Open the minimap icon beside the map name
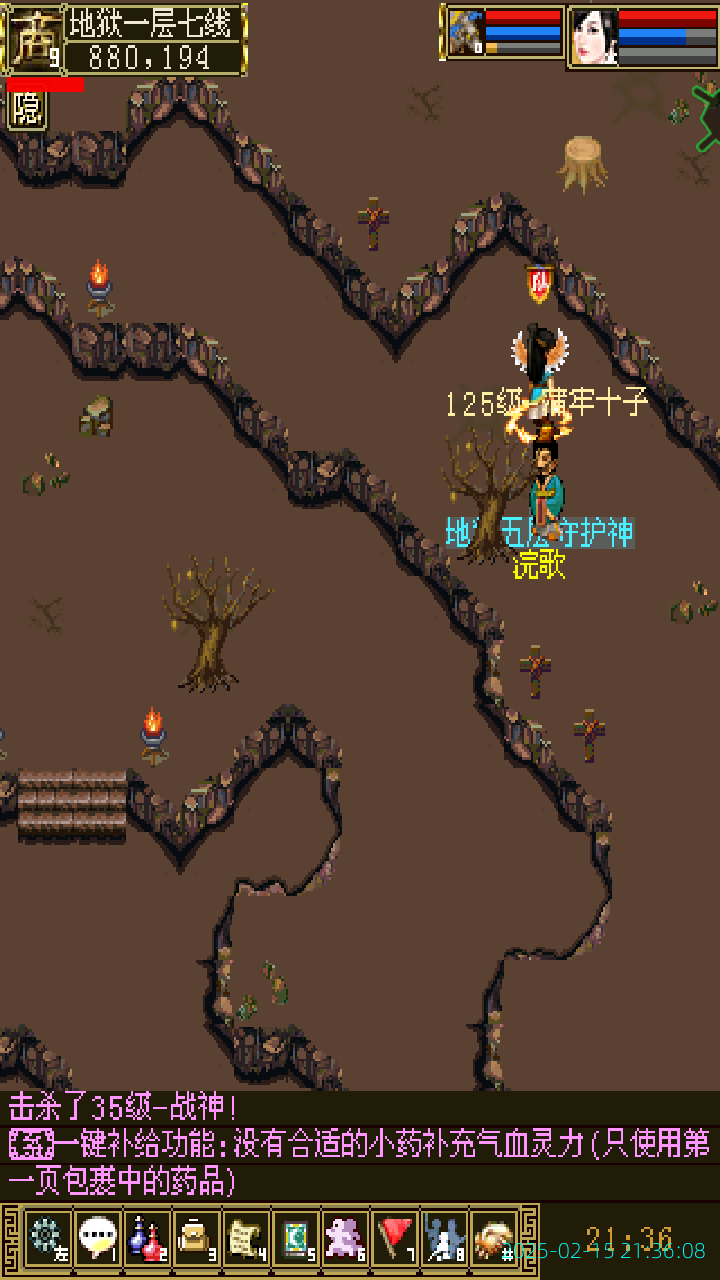 [x=32, y=40]
